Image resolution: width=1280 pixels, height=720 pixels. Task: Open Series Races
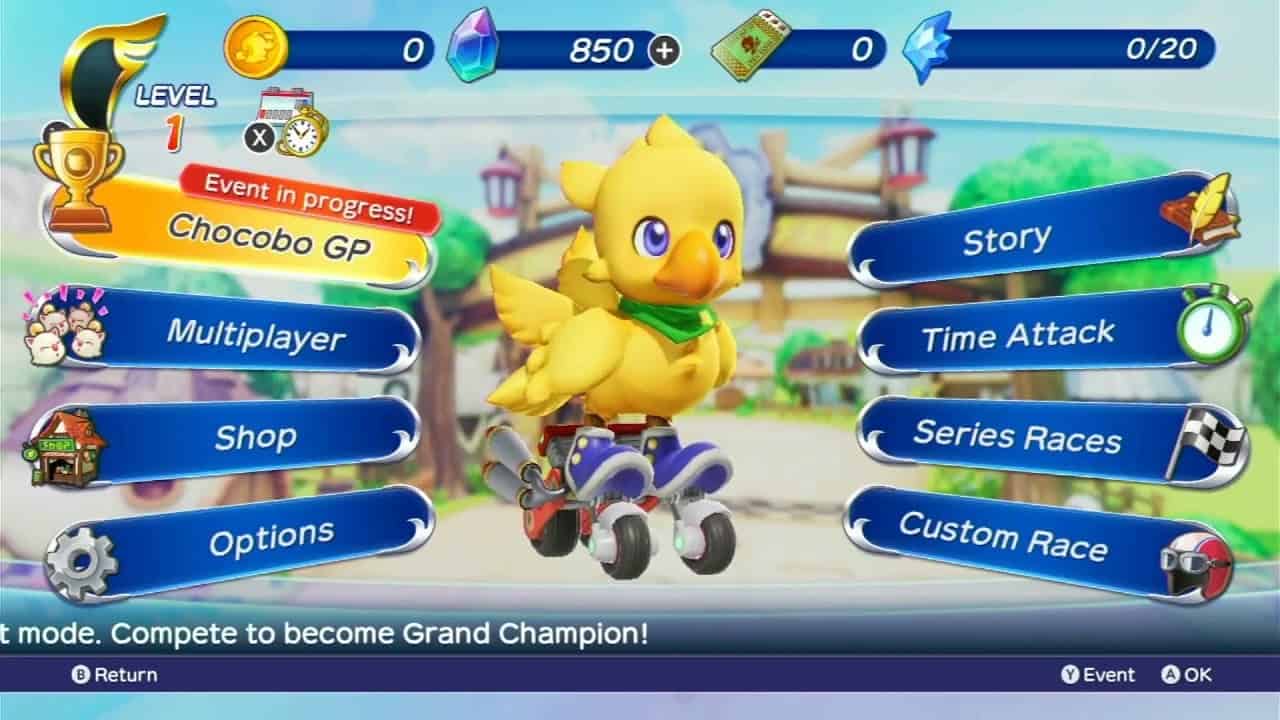tap(1018, 437)
